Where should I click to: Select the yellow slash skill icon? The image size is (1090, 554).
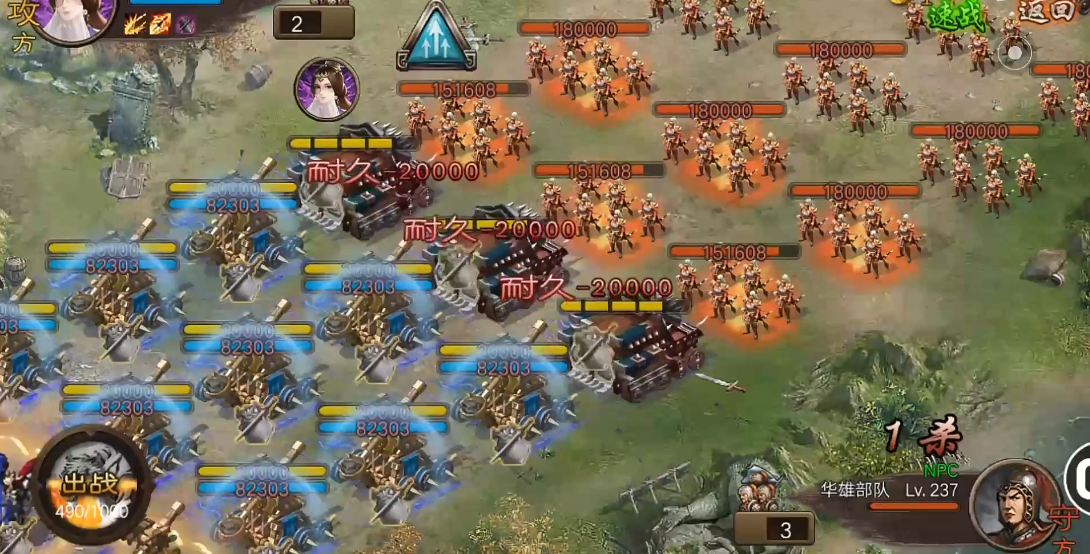pyautogui.click(x=135, y=25)
